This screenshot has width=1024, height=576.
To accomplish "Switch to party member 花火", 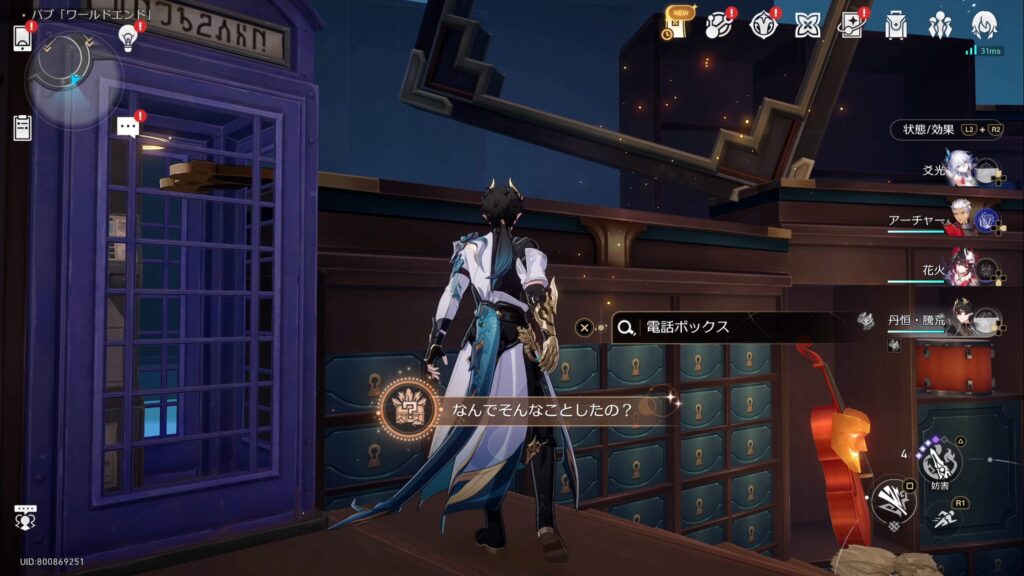I will (962, 270).
